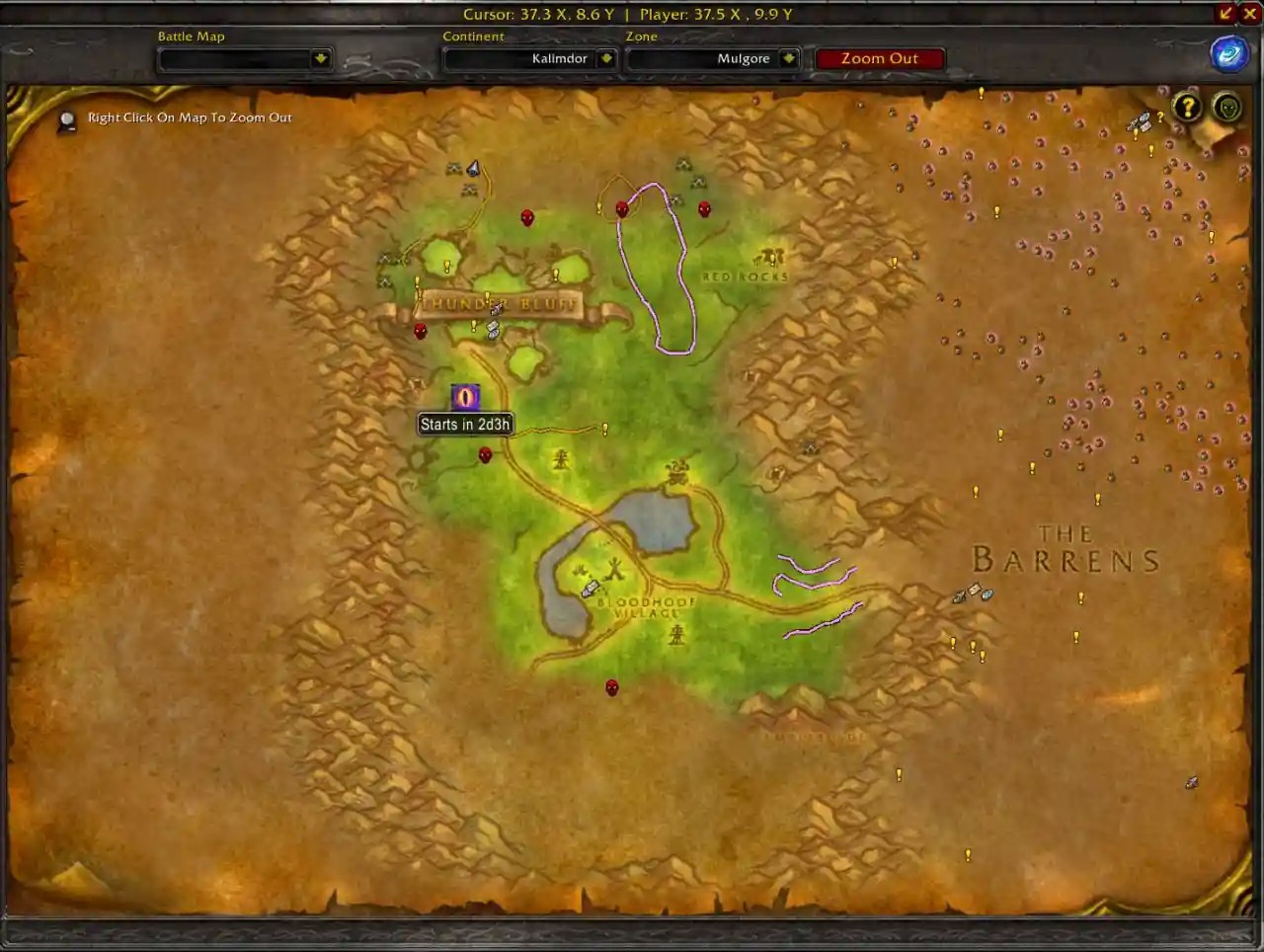Image resolution: width=1264 pixels, height=952 pixels.
Task: Click the windmill icon south of Bloodhoof Village
Action: point(676,637)
